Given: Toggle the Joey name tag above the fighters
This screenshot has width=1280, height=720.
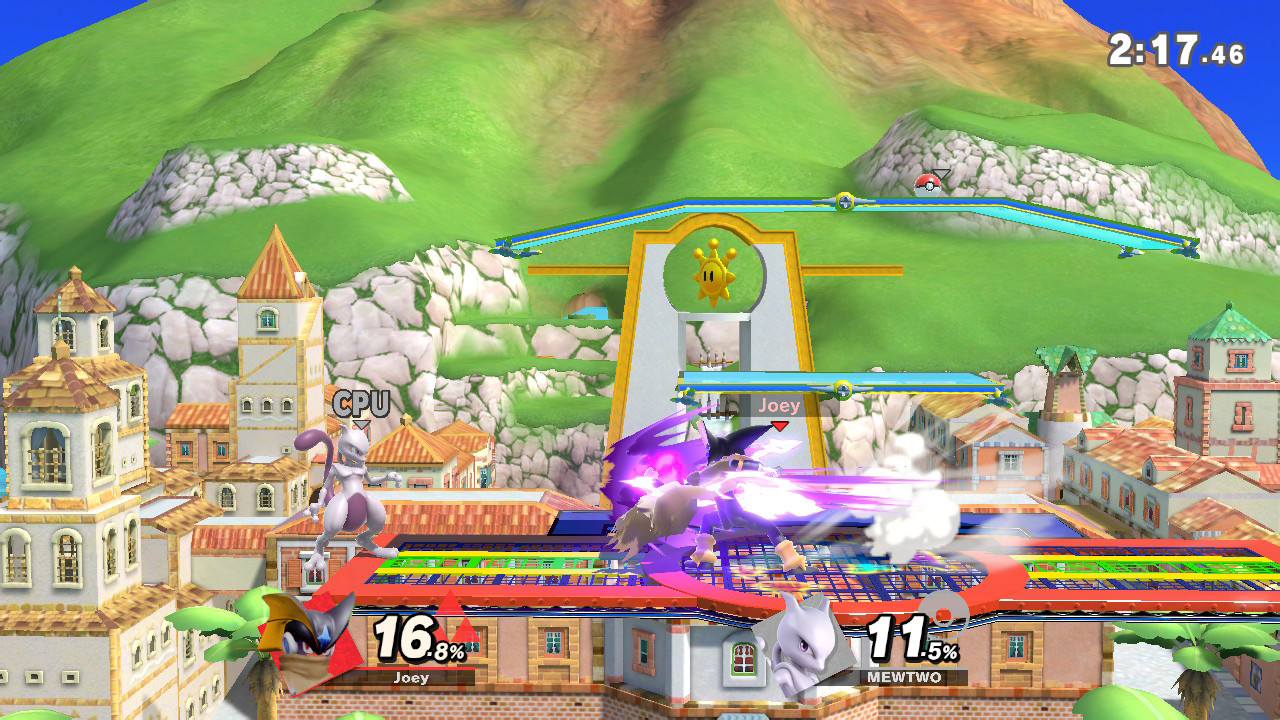Looking at the screenshot, I should [x=779, y=406].
